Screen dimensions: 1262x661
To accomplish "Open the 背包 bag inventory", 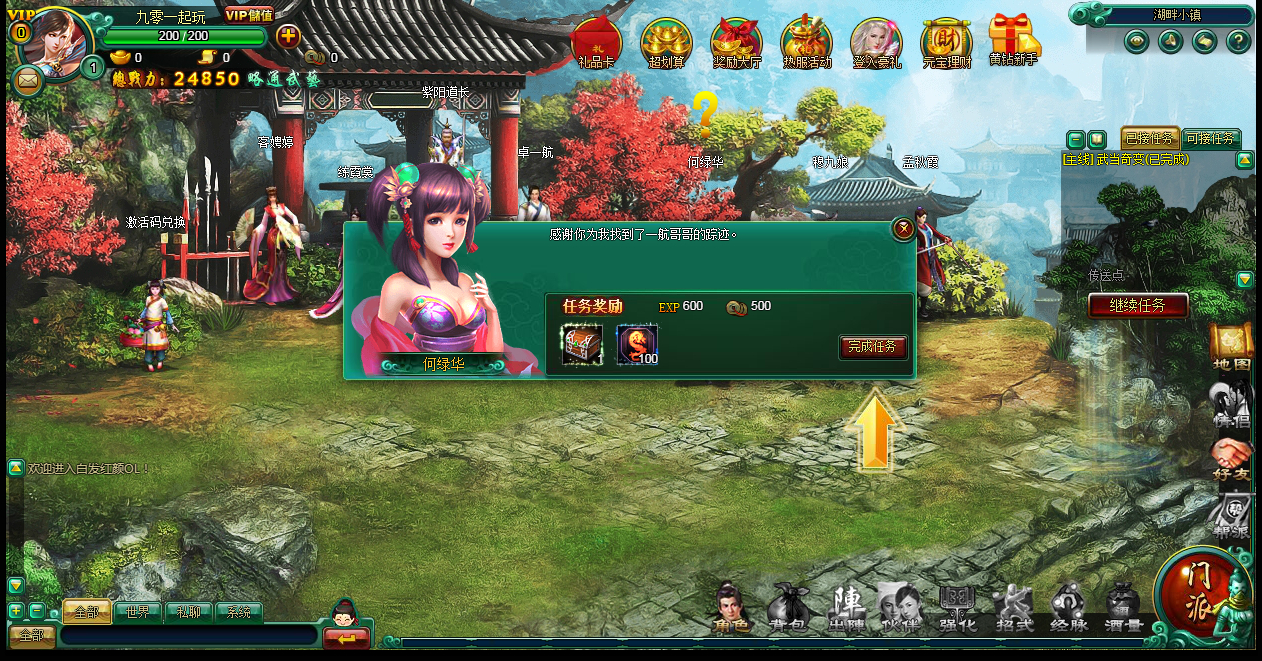I will (x=787, y=609).
